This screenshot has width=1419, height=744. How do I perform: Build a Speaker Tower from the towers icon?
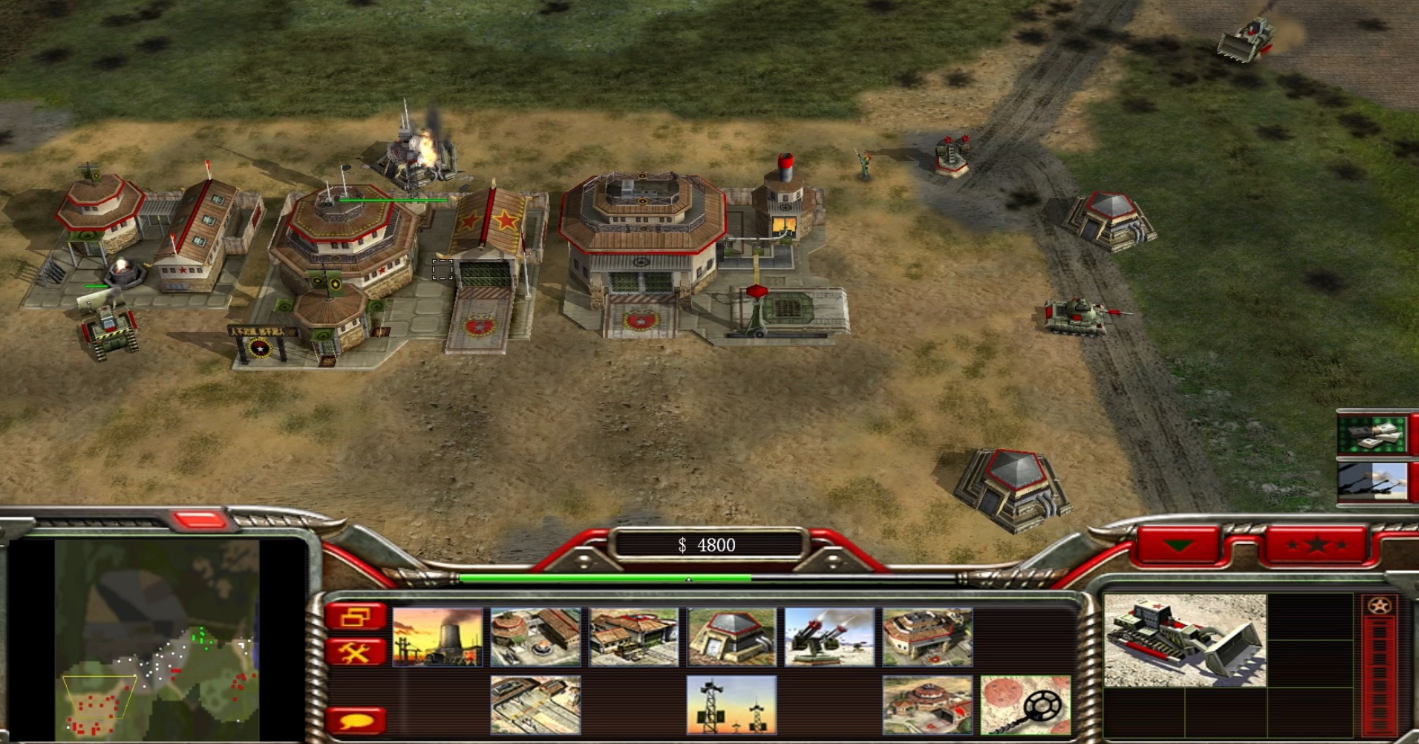tap(731, 705)
